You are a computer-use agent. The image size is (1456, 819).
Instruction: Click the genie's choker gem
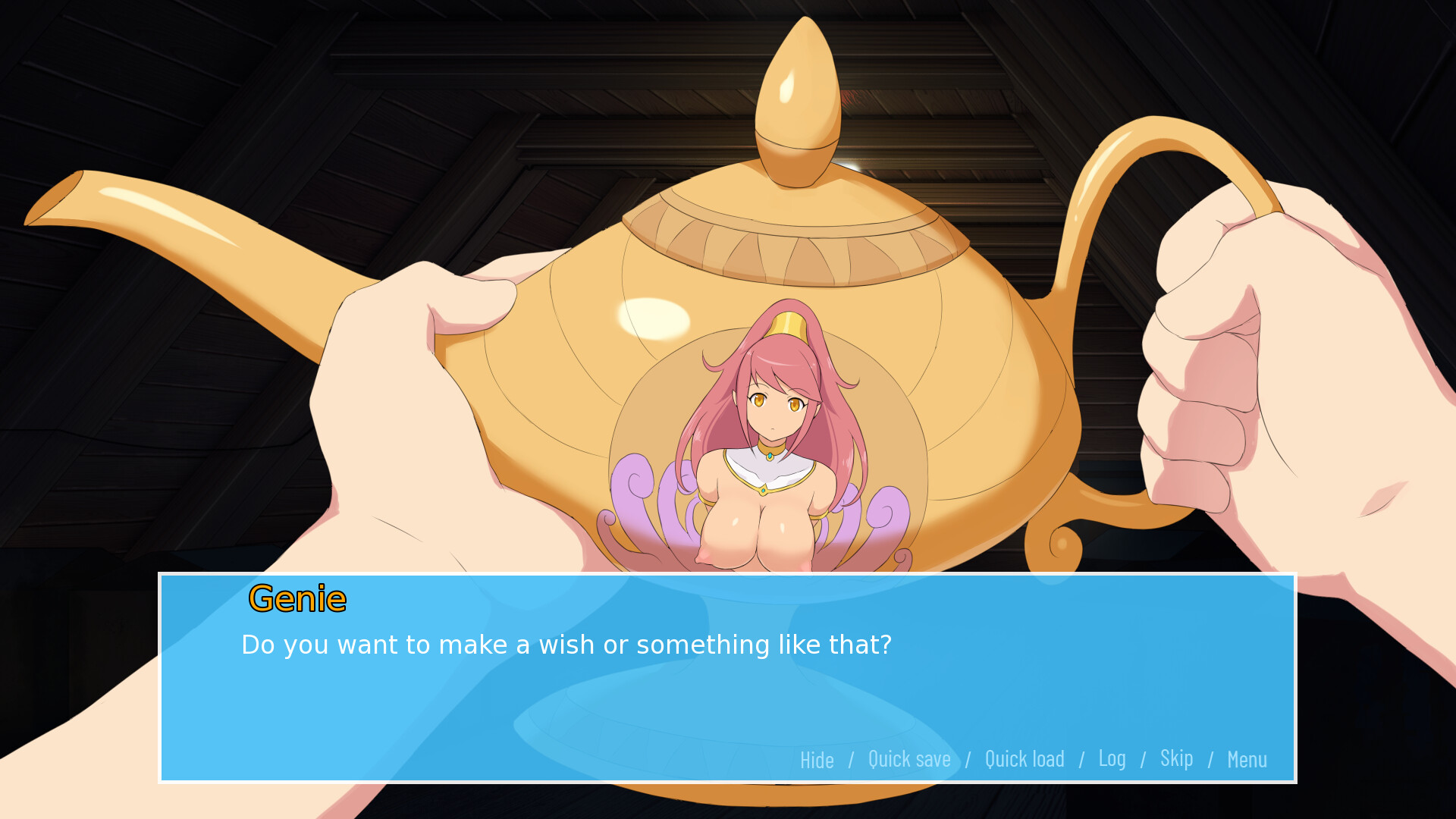[x=768, y=457]
